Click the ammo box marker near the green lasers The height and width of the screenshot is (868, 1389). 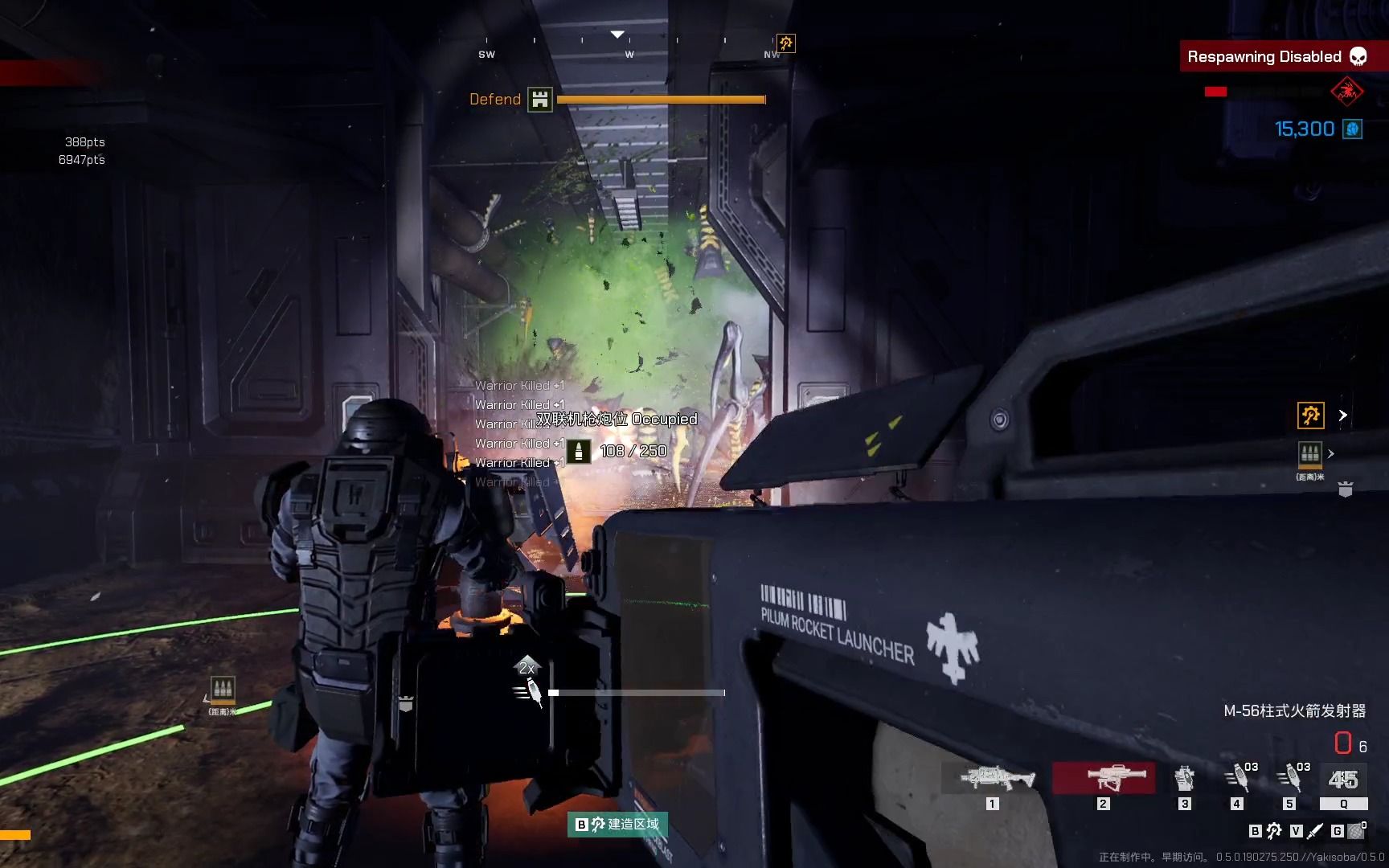[223, 690]
